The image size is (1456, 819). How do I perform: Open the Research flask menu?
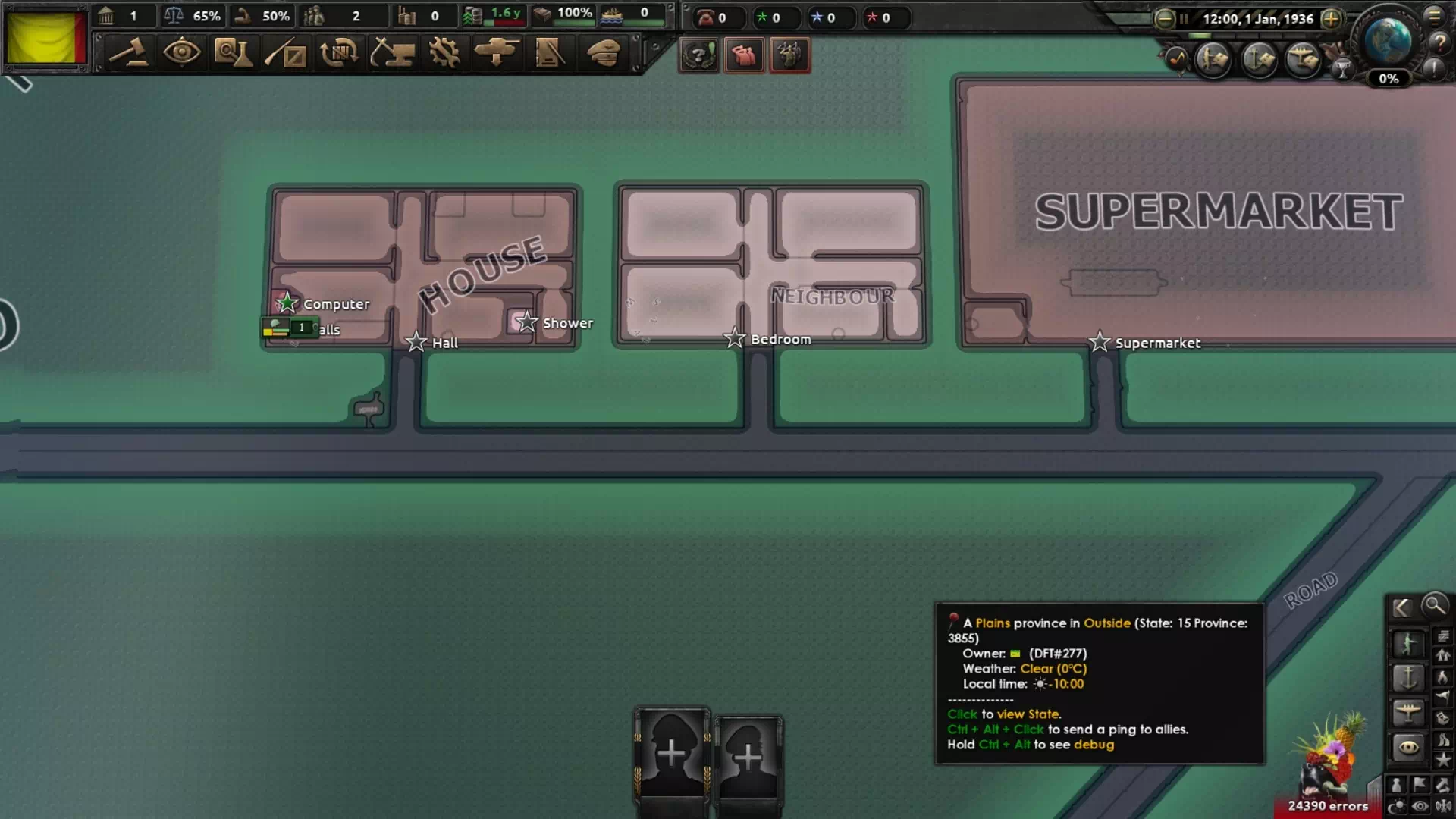pyautogui.click(x=233, y=53)
